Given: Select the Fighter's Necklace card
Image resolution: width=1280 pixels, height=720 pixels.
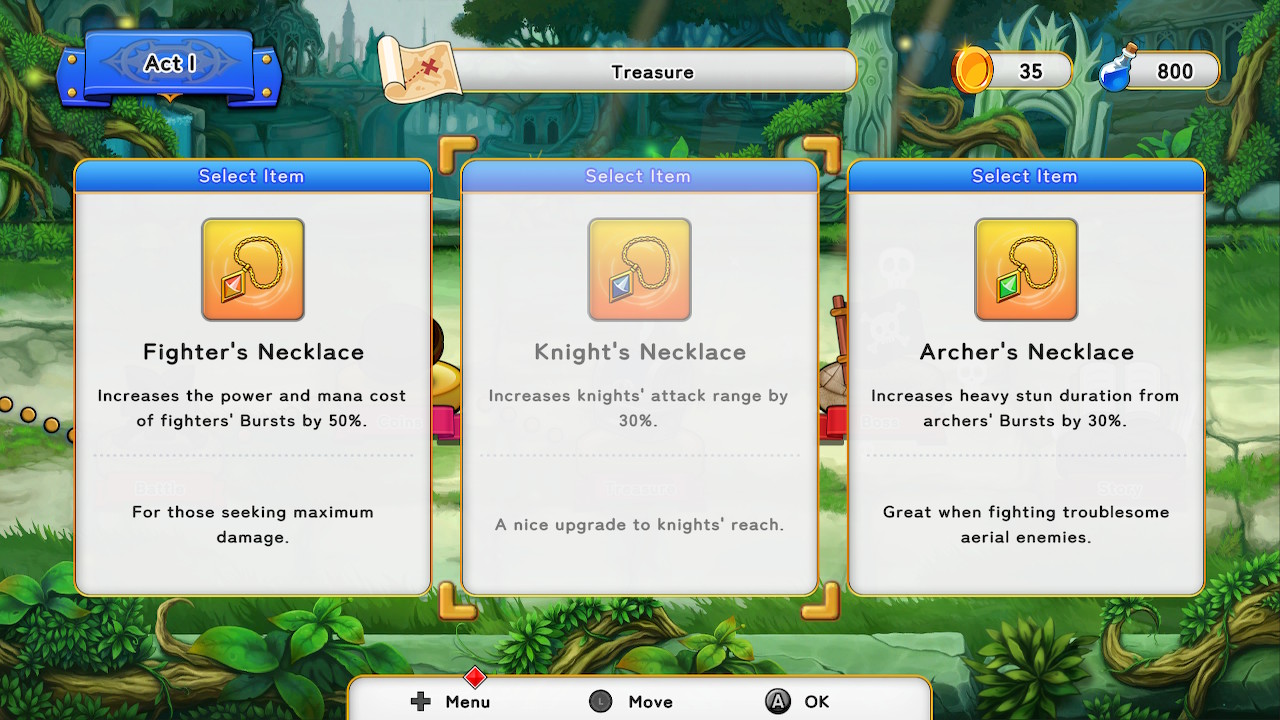Looking at the screenshot, I should [252, 380].
